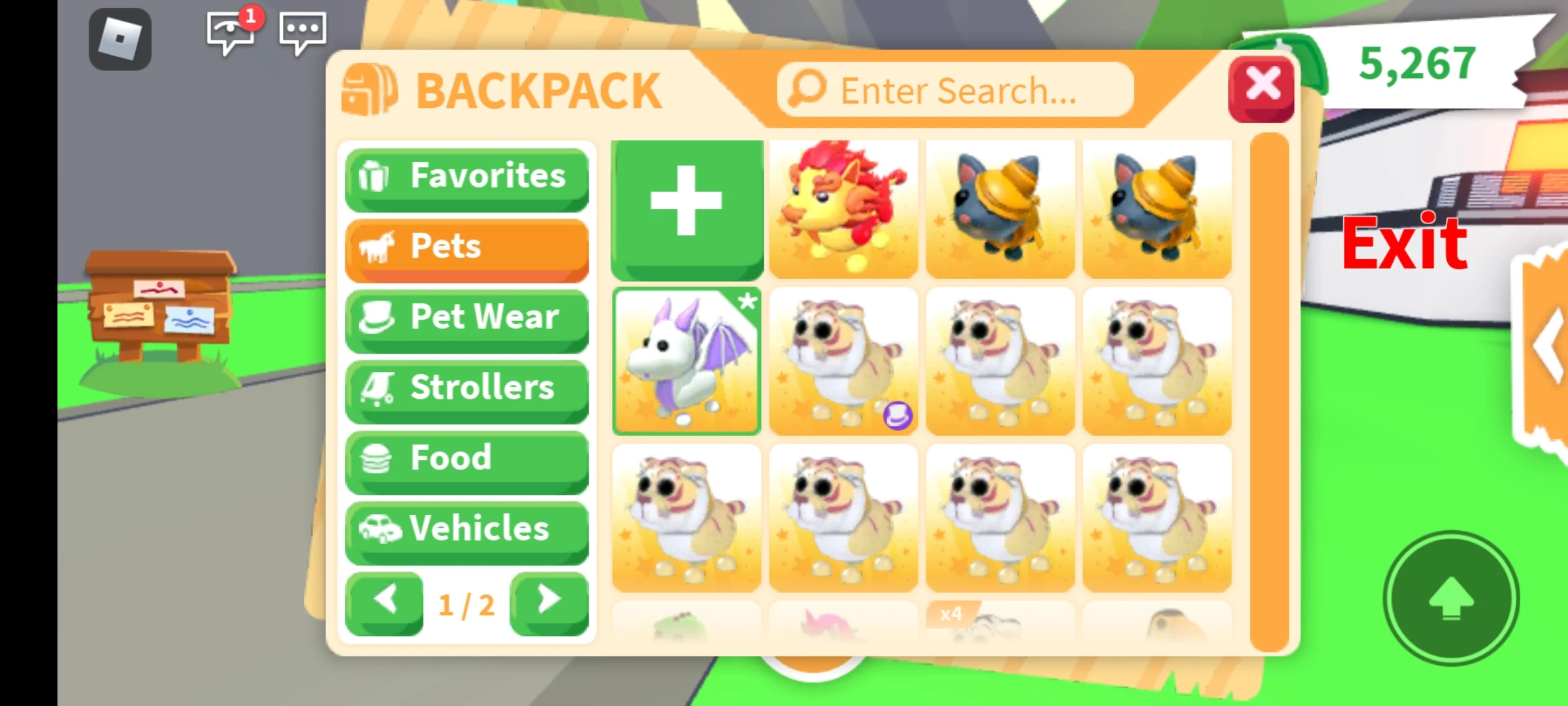Screen dimensions: 1568x706
Task: Open the Roblox menu icon top left
Action: (120, 39)
